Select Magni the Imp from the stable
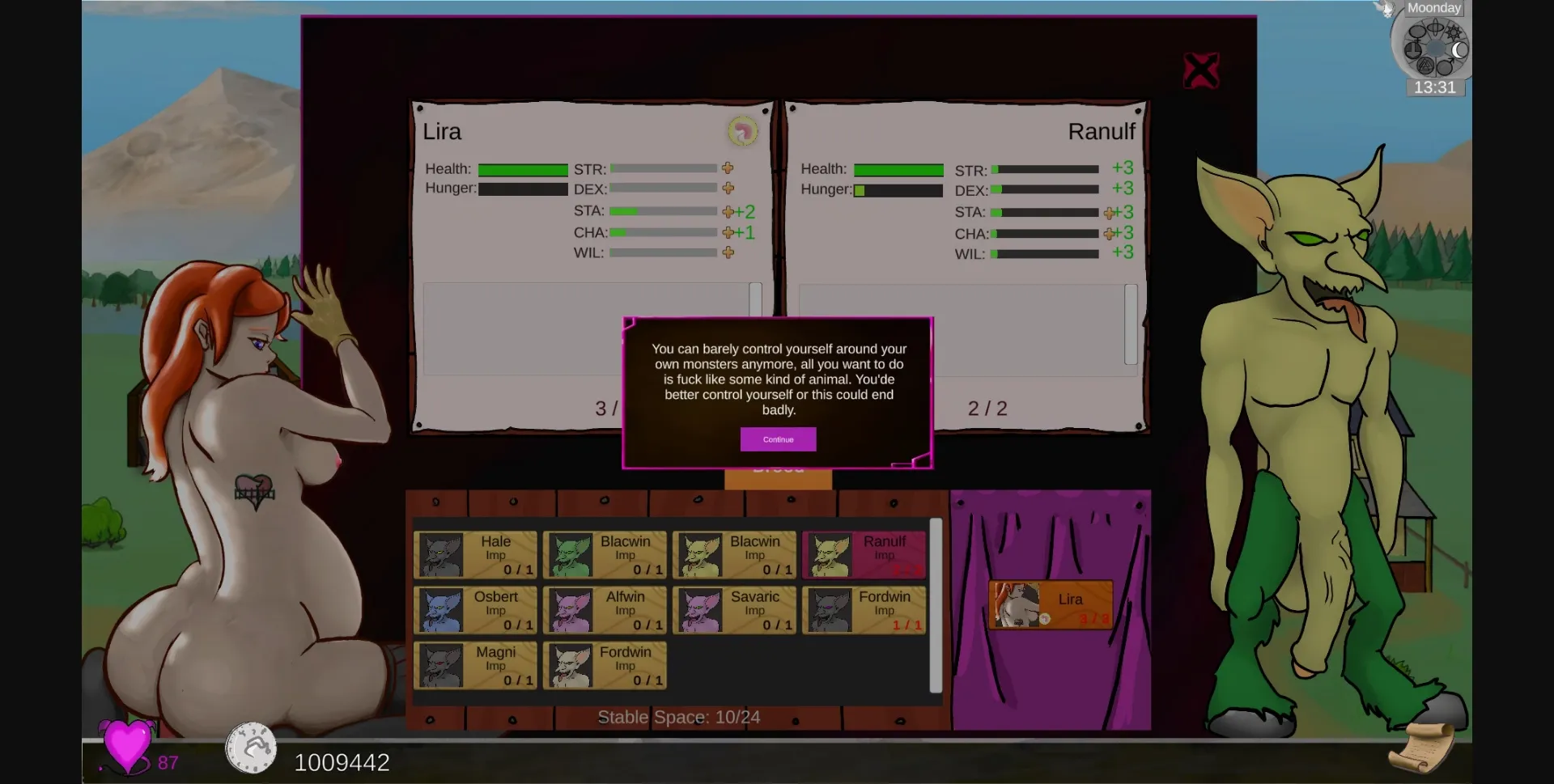Screen dimensions: 1554x784 [475, 665]
